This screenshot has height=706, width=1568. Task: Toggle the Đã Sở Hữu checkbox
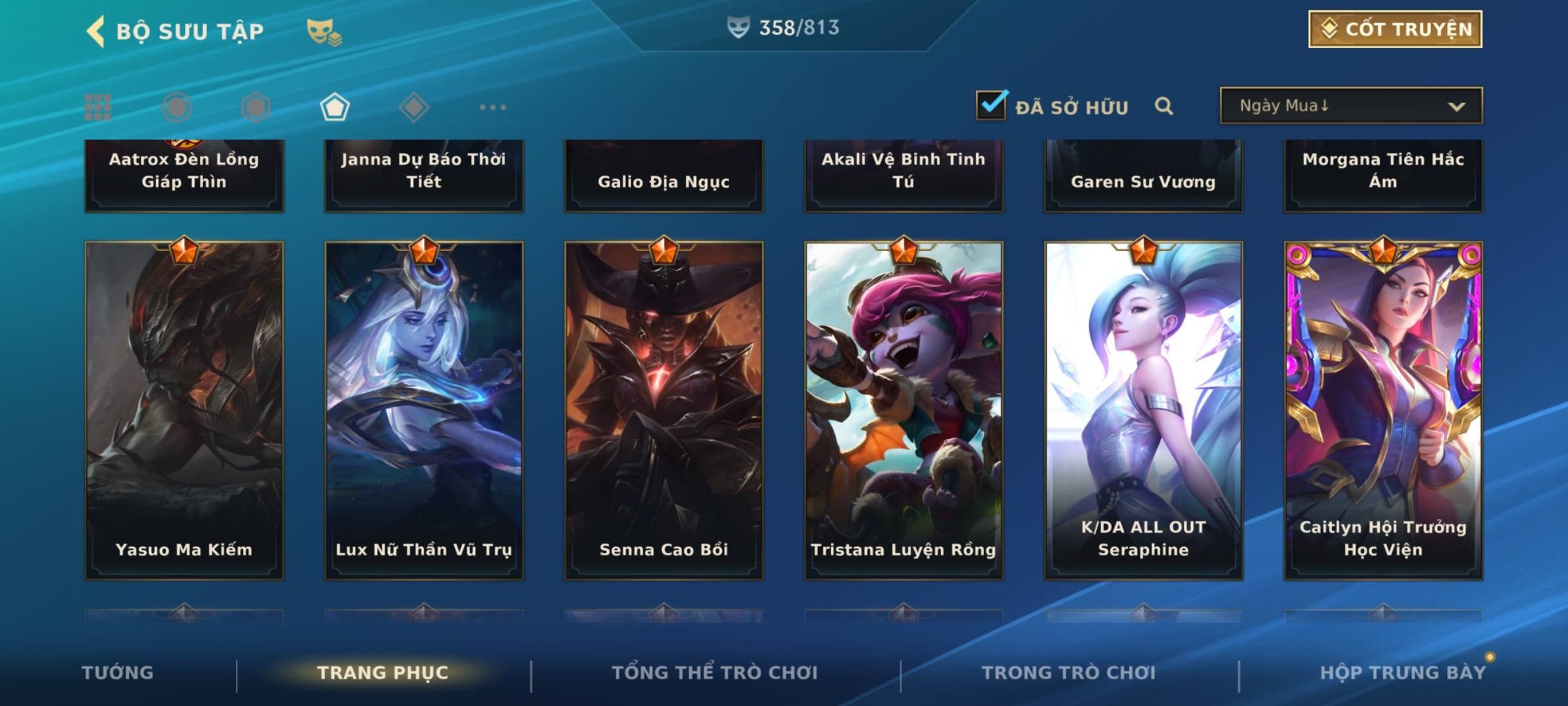pyautogui.click(x=991, y=105)
